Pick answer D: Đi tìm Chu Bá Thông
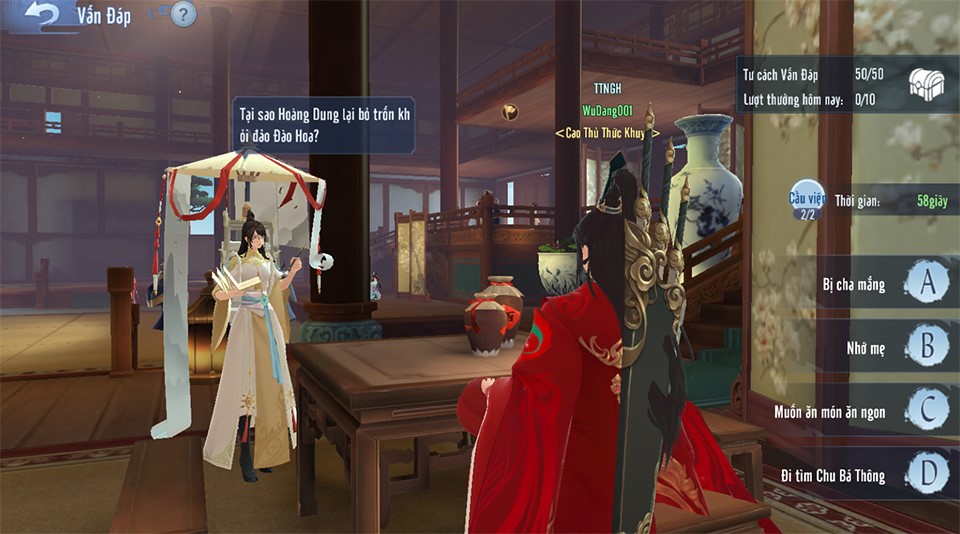This screenshot has height=534, width=960. click(x=927, y=474)
